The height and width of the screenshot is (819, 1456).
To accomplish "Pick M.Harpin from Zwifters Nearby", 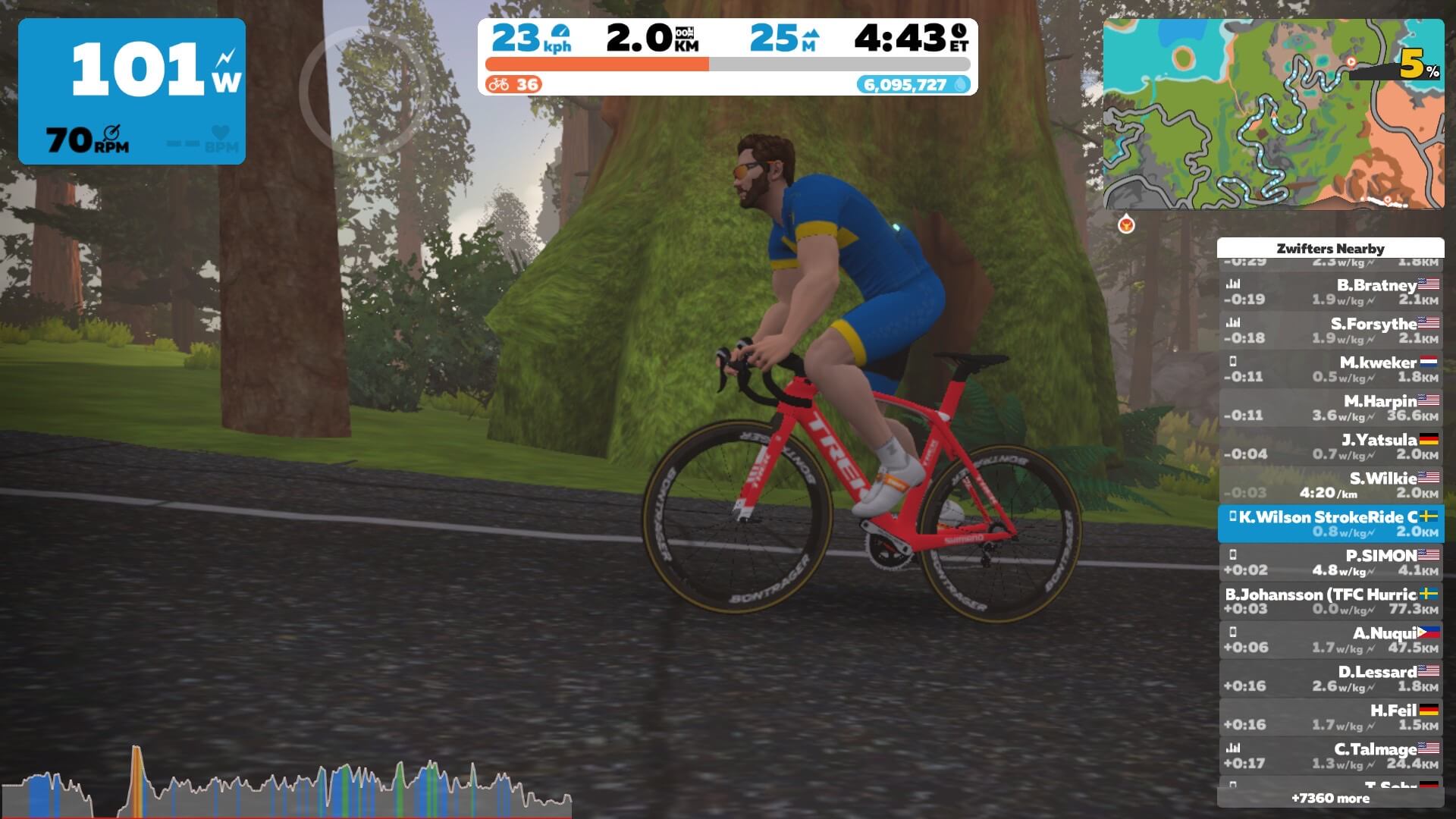I will pos(1331,408).
